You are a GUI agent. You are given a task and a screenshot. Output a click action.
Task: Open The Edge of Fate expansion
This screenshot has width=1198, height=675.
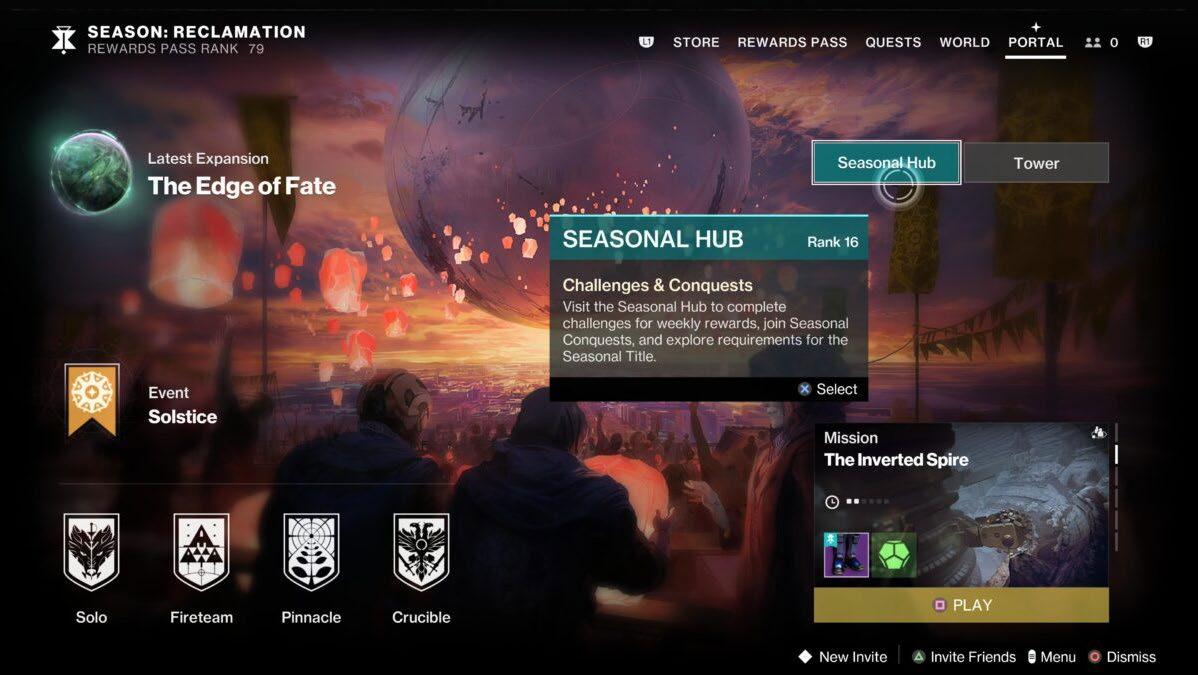[x=92, y=173]
